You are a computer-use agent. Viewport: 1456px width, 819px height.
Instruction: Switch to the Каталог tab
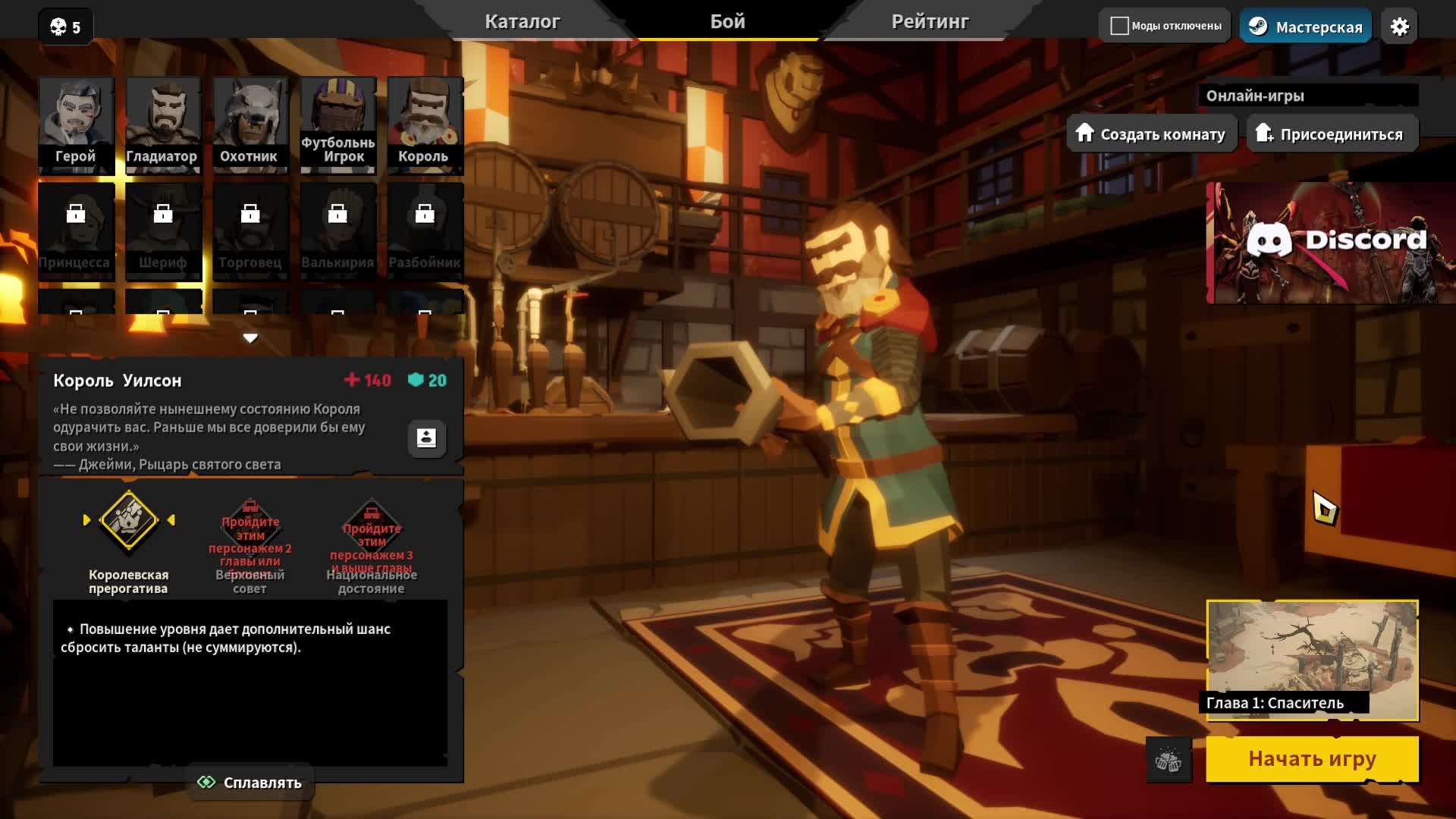(x=522, y=22)
